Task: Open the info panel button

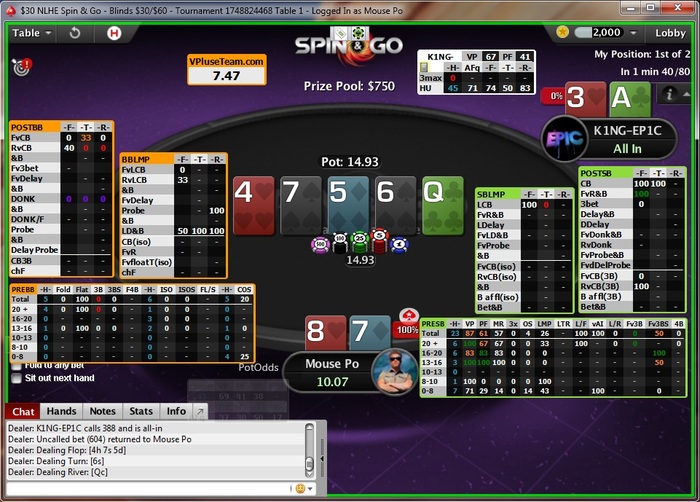Action: pyautogui.click(x=669, y=95)
